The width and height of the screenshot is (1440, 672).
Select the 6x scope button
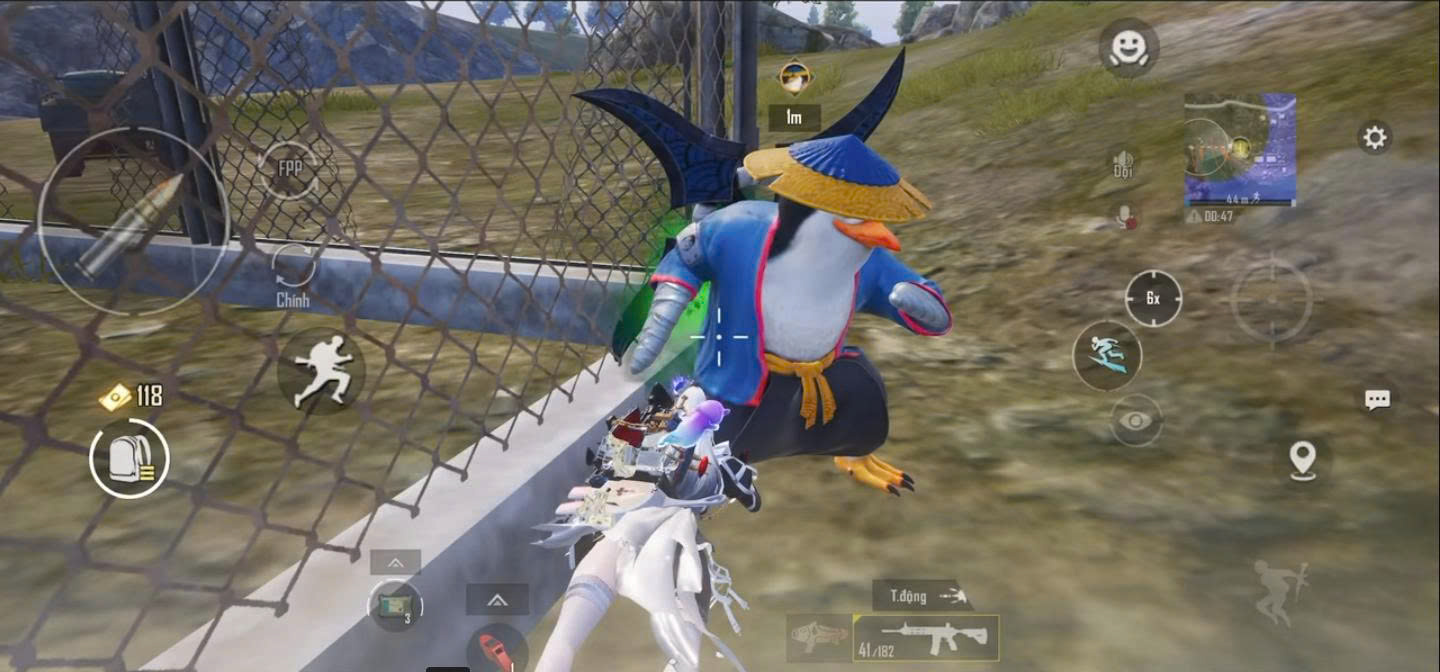(1153, 298)
